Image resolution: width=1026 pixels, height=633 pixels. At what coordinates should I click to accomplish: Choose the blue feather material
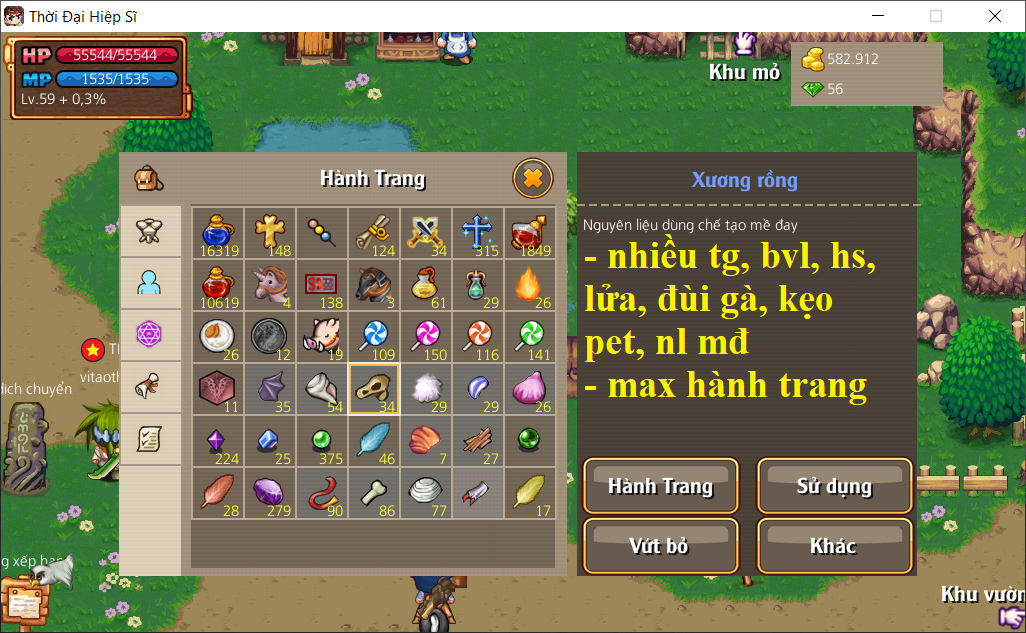click(373, 441)
